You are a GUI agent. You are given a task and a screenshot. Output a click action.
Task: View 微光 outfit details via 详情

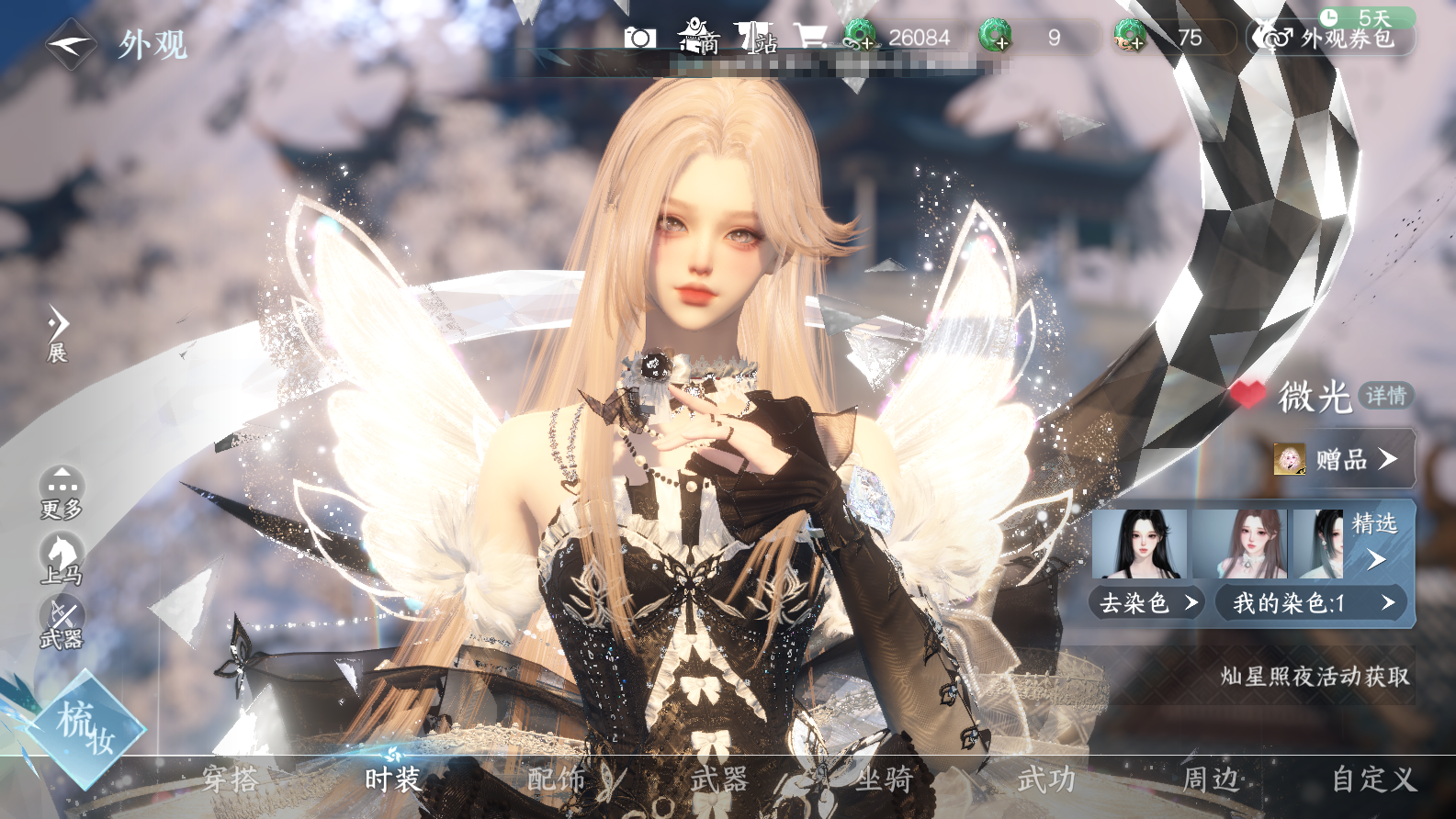(x=1385, y=396)
